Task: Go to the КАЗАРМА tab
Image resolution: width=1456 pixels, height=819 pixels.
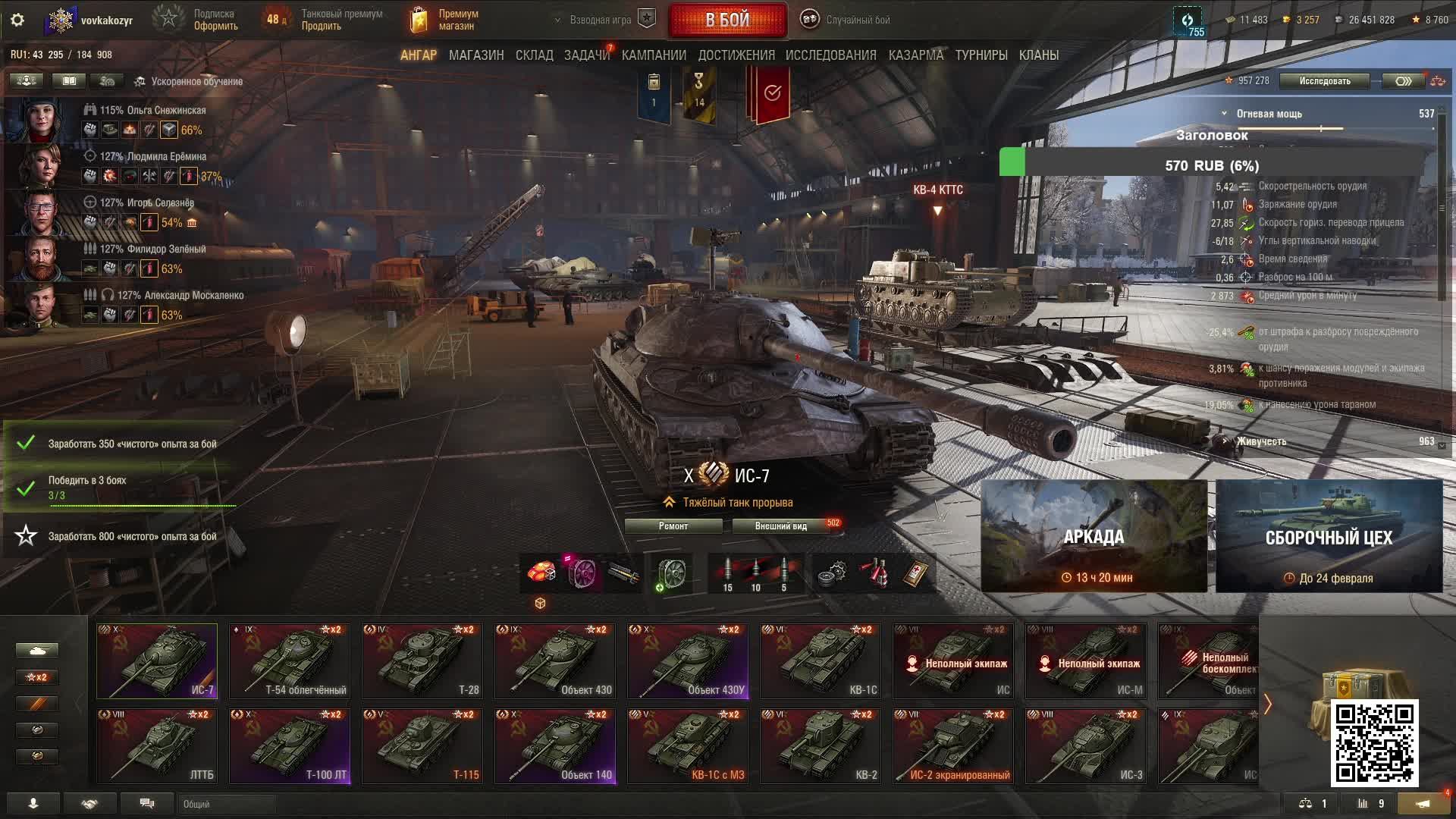Action: 915,55
